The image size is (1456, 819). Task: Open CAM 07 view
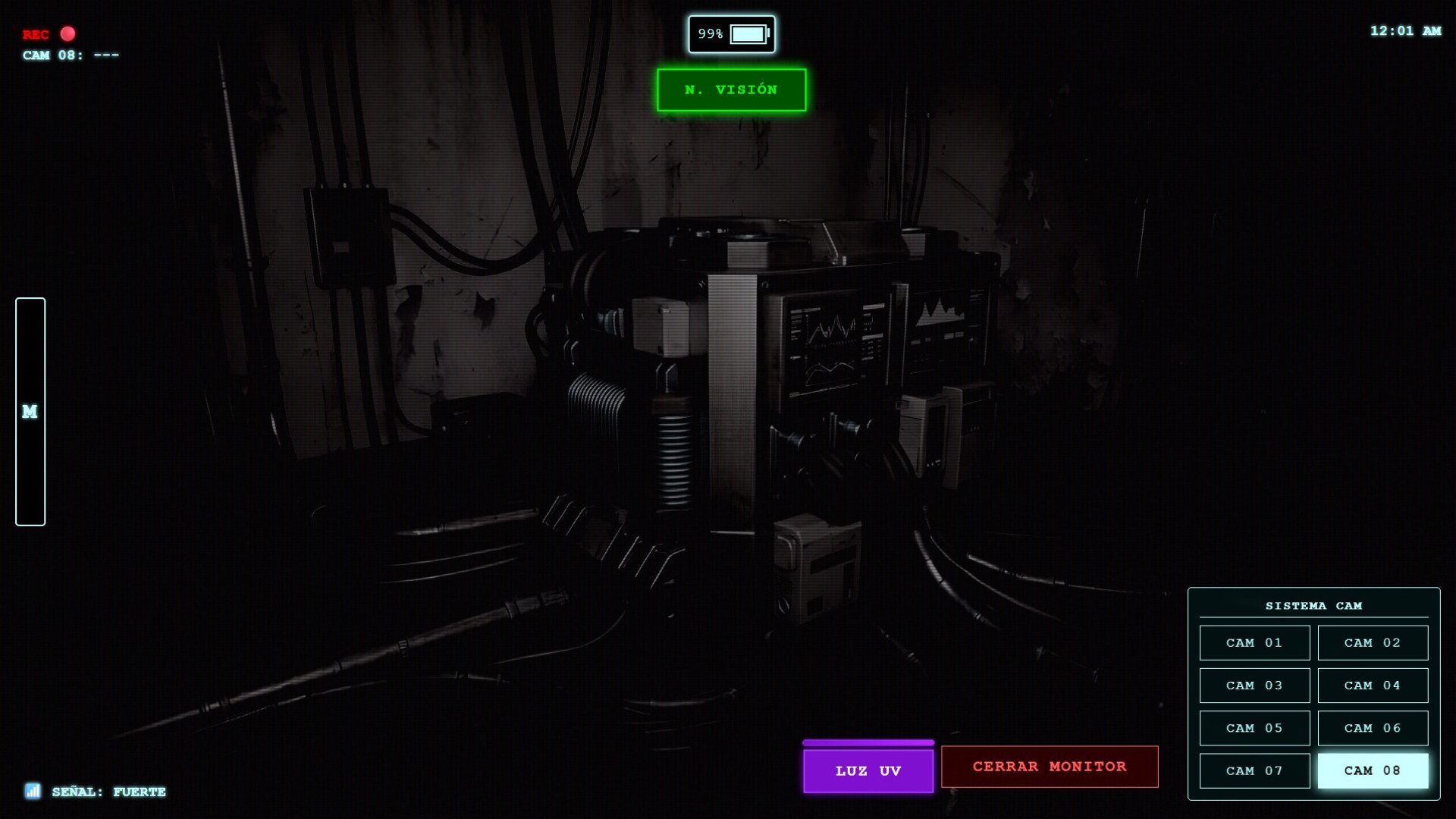tap(1254, 770)
